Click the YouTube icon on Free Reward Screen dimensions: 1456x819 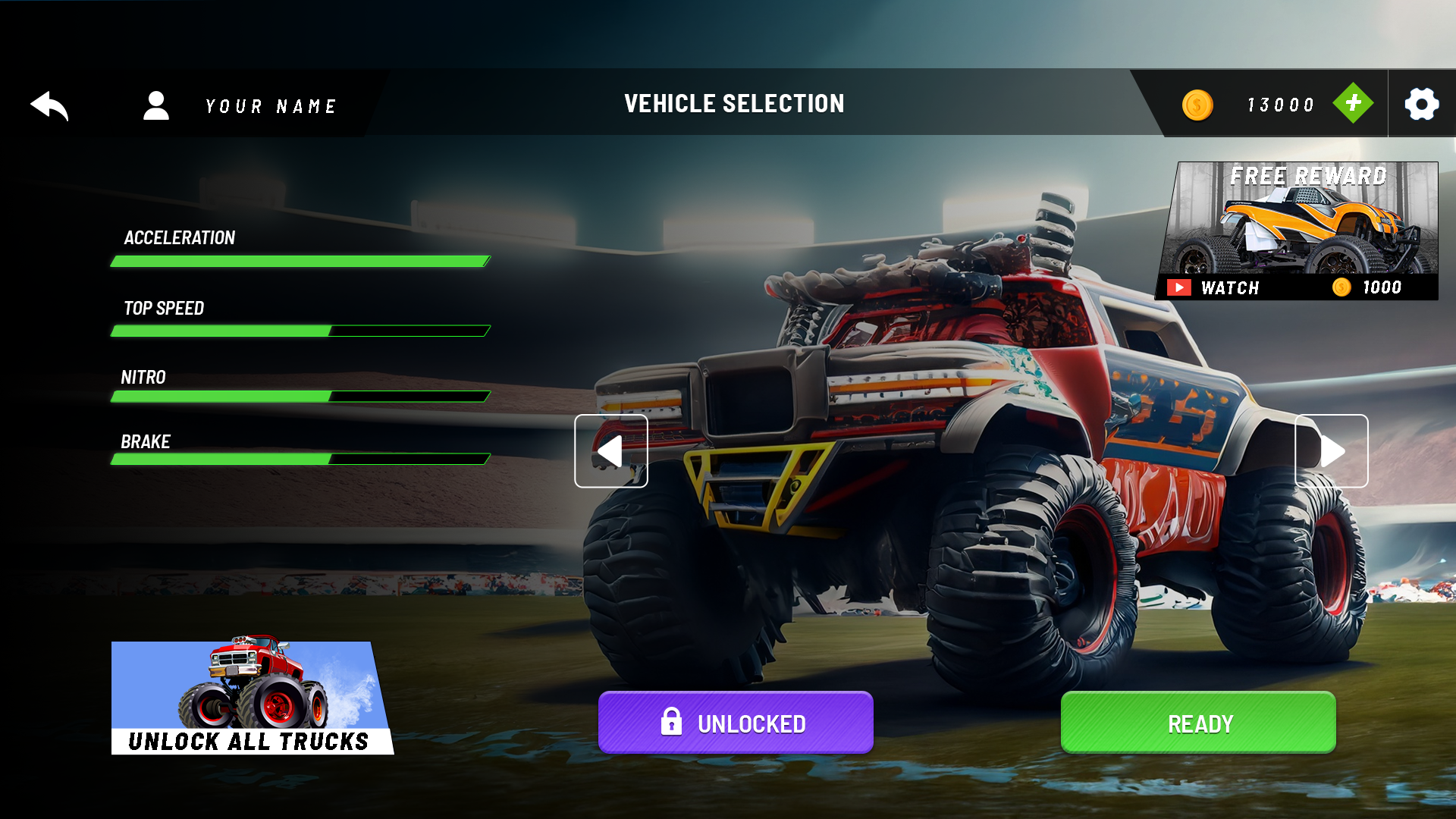[x=1180, y=287]
